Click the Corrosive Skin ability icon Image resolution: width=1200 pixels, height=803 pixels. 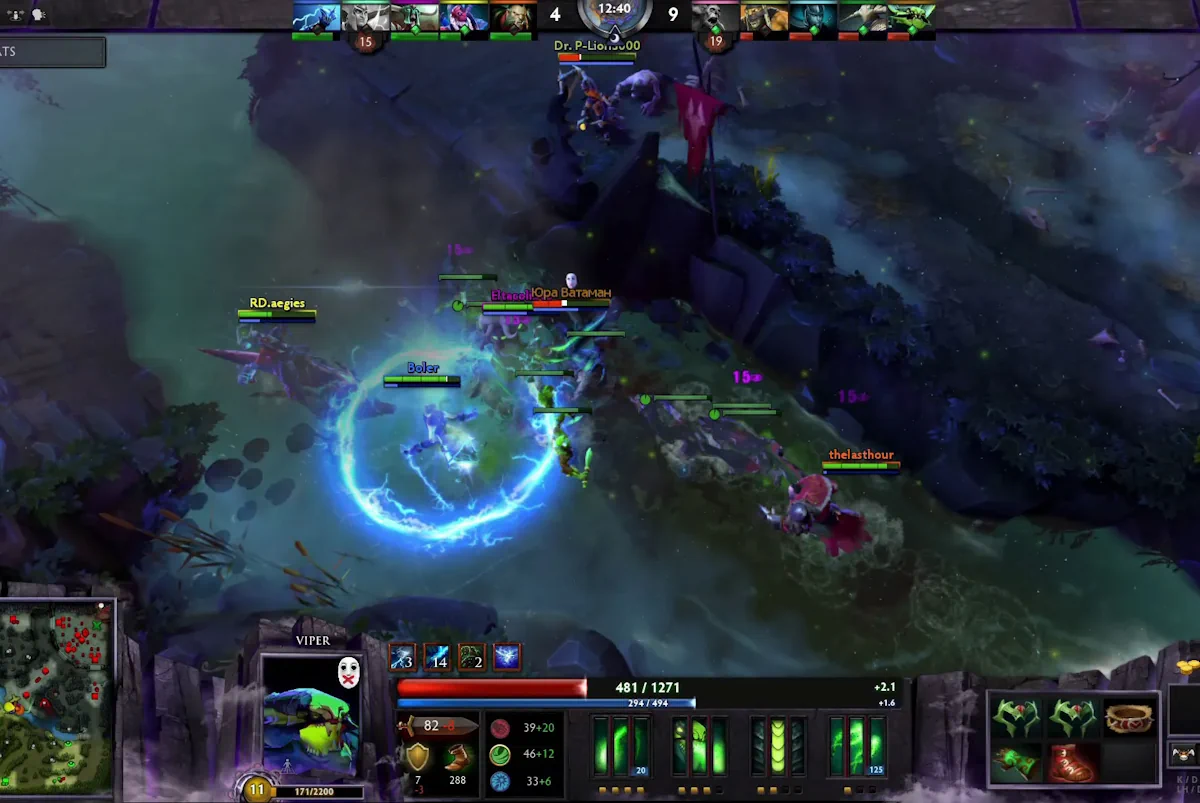tap(777, 746)
